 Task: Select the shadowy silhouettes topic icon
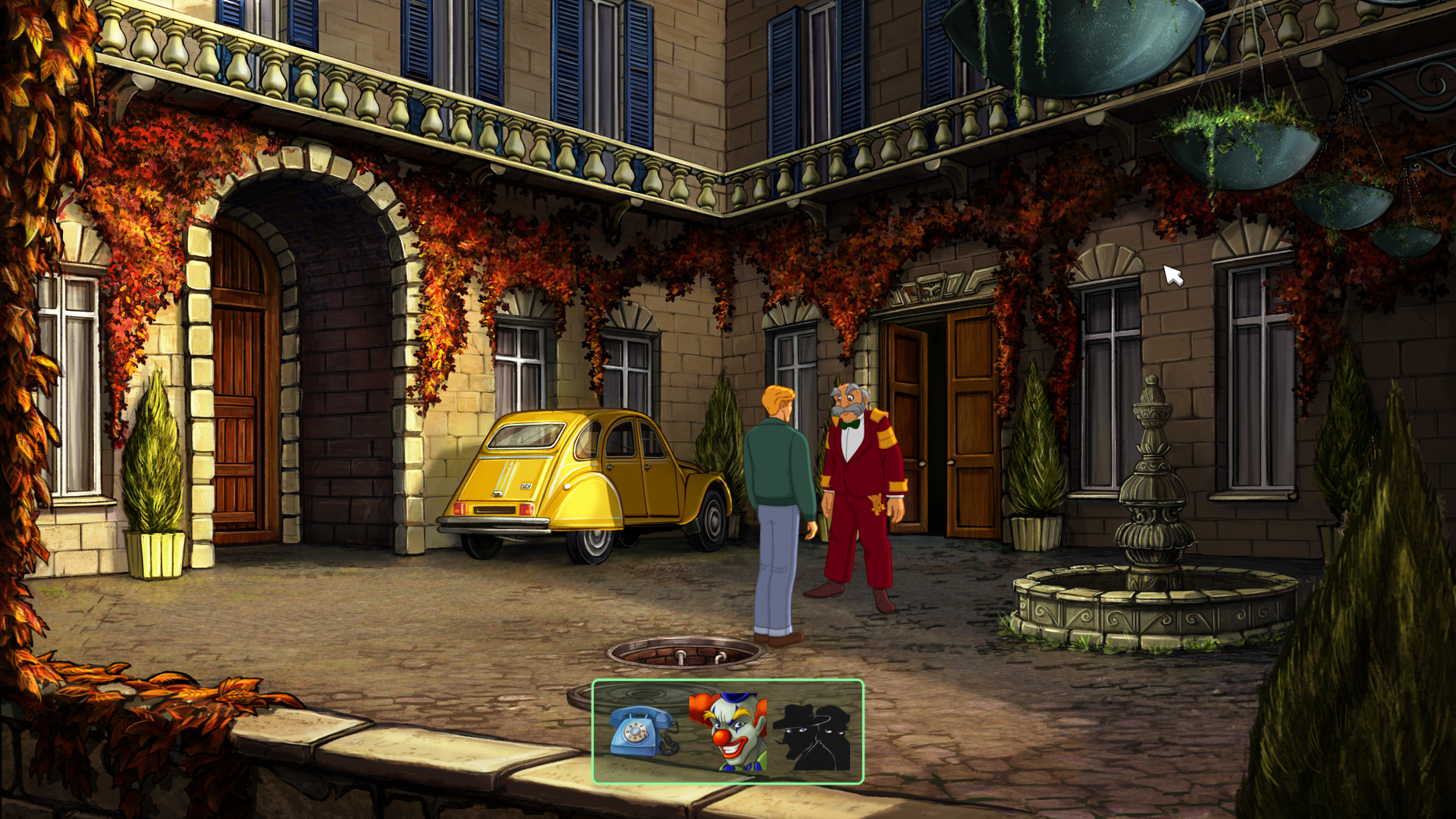(x=813, y=736)
